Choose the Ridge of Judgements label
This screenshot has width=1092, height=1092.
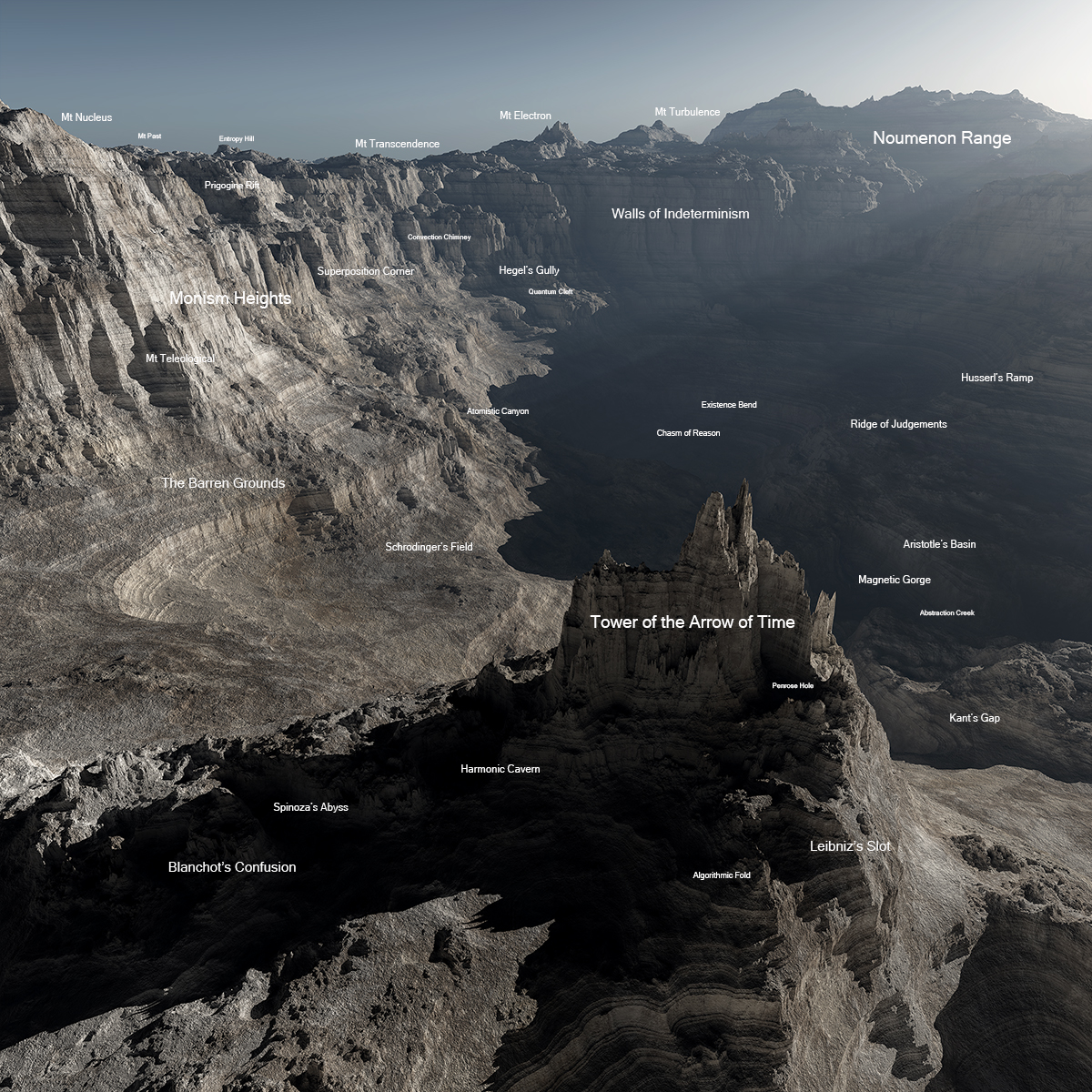tap(898, 424)
